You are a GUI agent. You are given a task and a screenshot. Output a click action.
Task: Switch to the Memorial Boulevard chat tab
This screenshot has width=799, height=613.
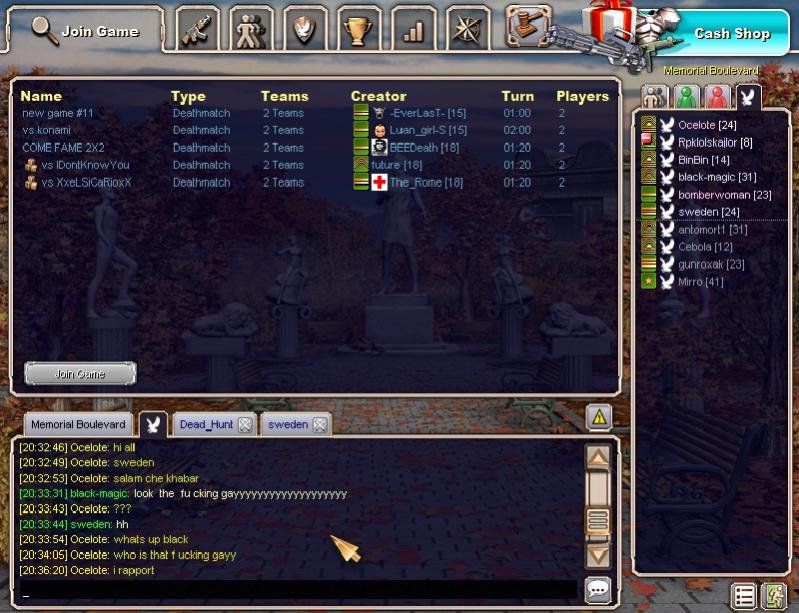(78, 425)
